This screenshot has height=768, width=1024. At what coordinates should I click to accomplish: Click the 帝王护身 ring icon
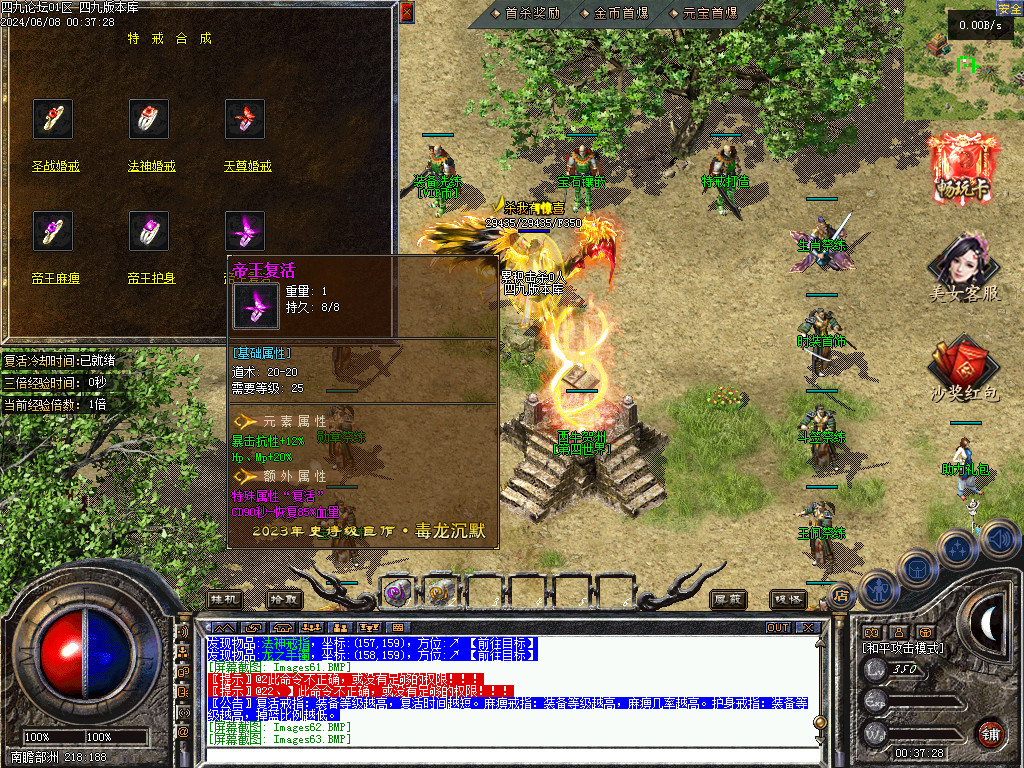point(149,232)
